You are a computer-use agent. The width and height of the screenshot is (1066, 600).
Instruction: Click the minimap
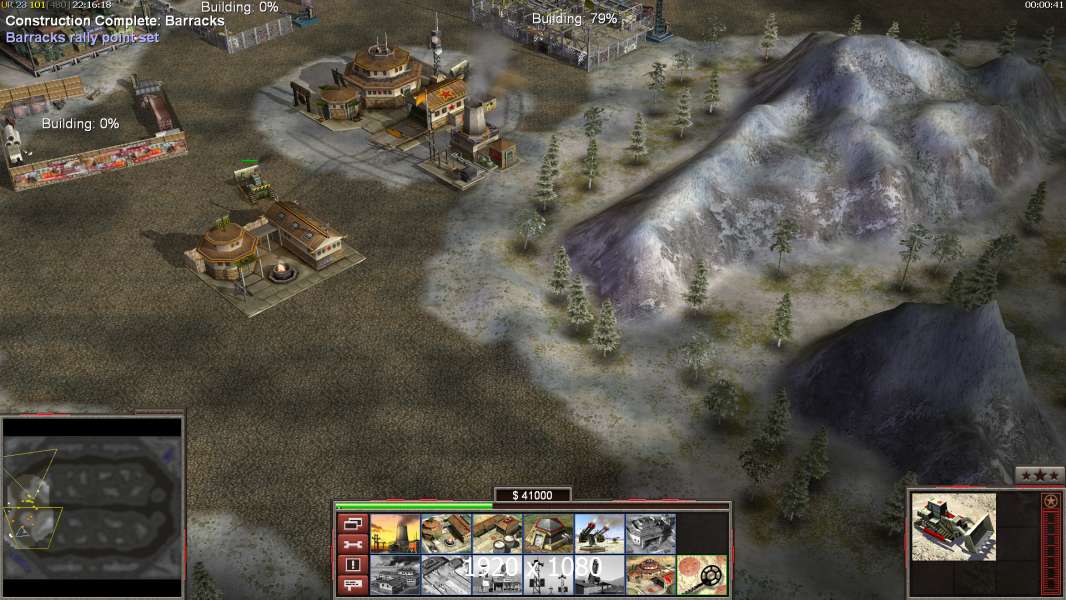93,507
